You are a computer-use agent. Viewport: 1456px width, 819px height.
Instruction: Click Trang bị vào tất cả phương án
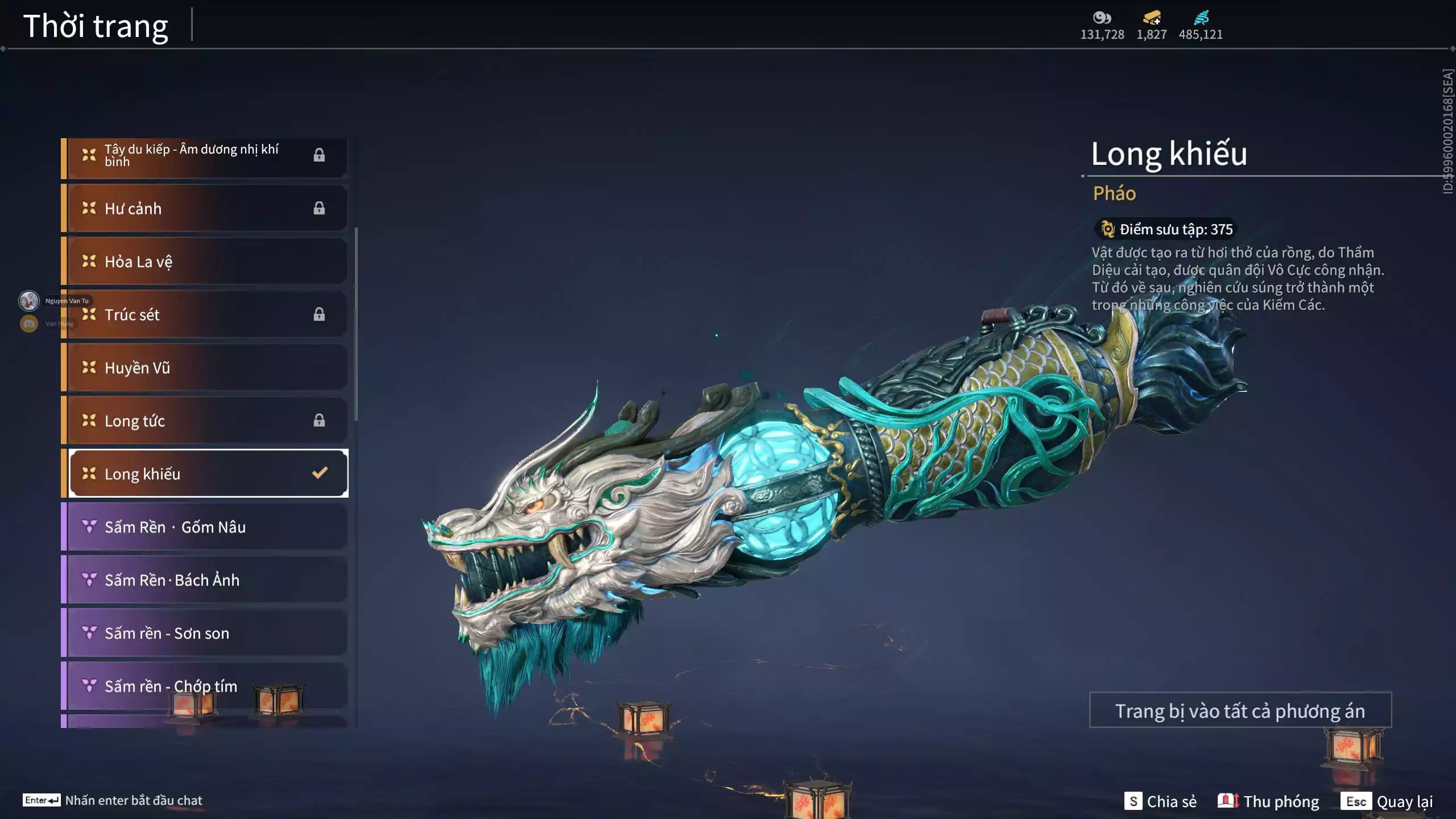[1240, 710]
